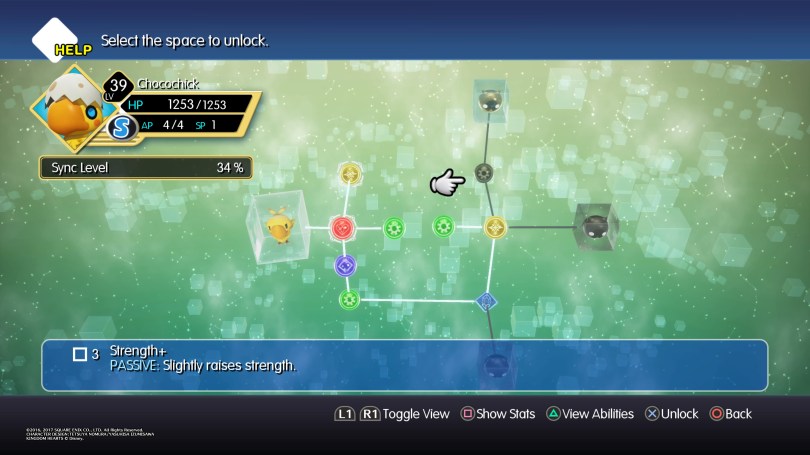Select the blue diamond-shaped node
810x455 pixels.
point(486,300)
